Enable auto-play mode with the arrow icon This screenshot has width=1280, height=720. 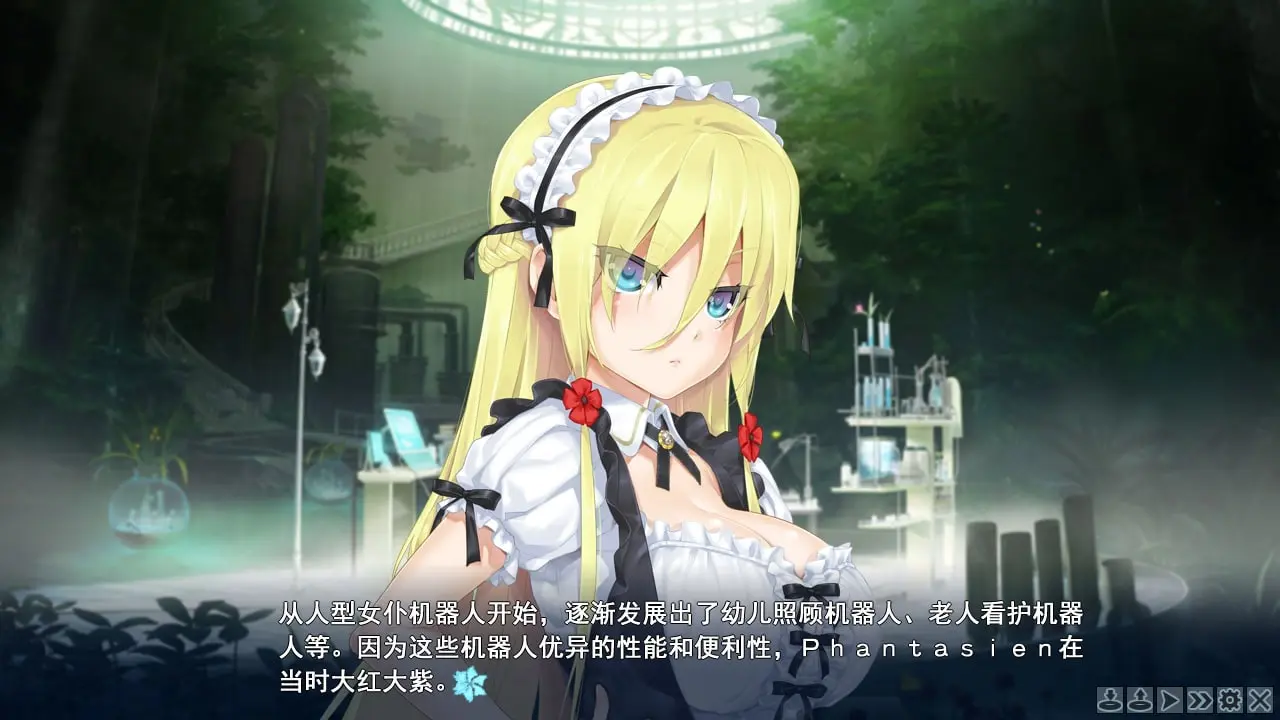tap(1172, 700)
